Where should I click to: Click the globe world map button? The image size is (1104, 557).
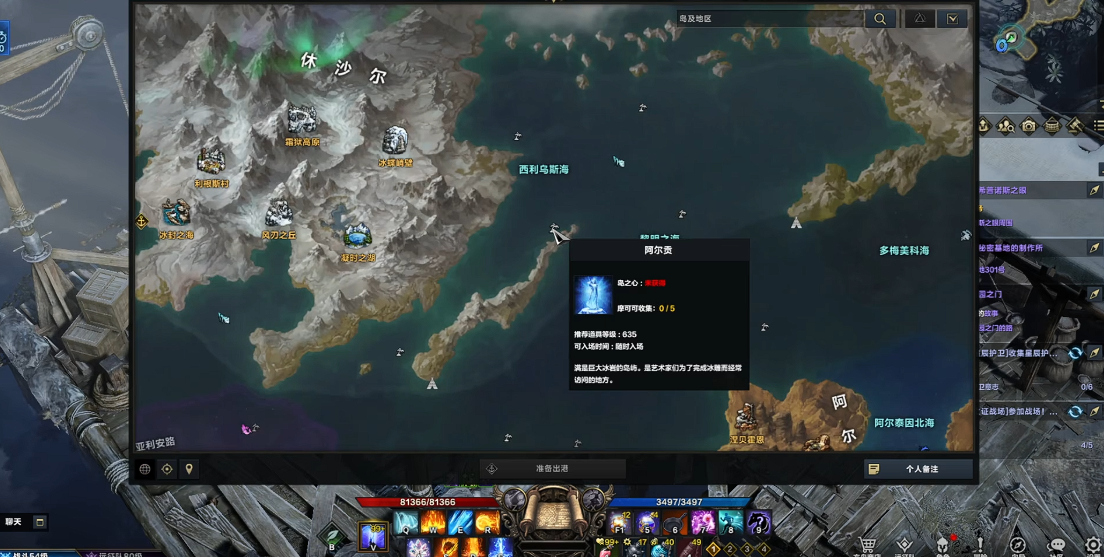[x=145, y=469]
